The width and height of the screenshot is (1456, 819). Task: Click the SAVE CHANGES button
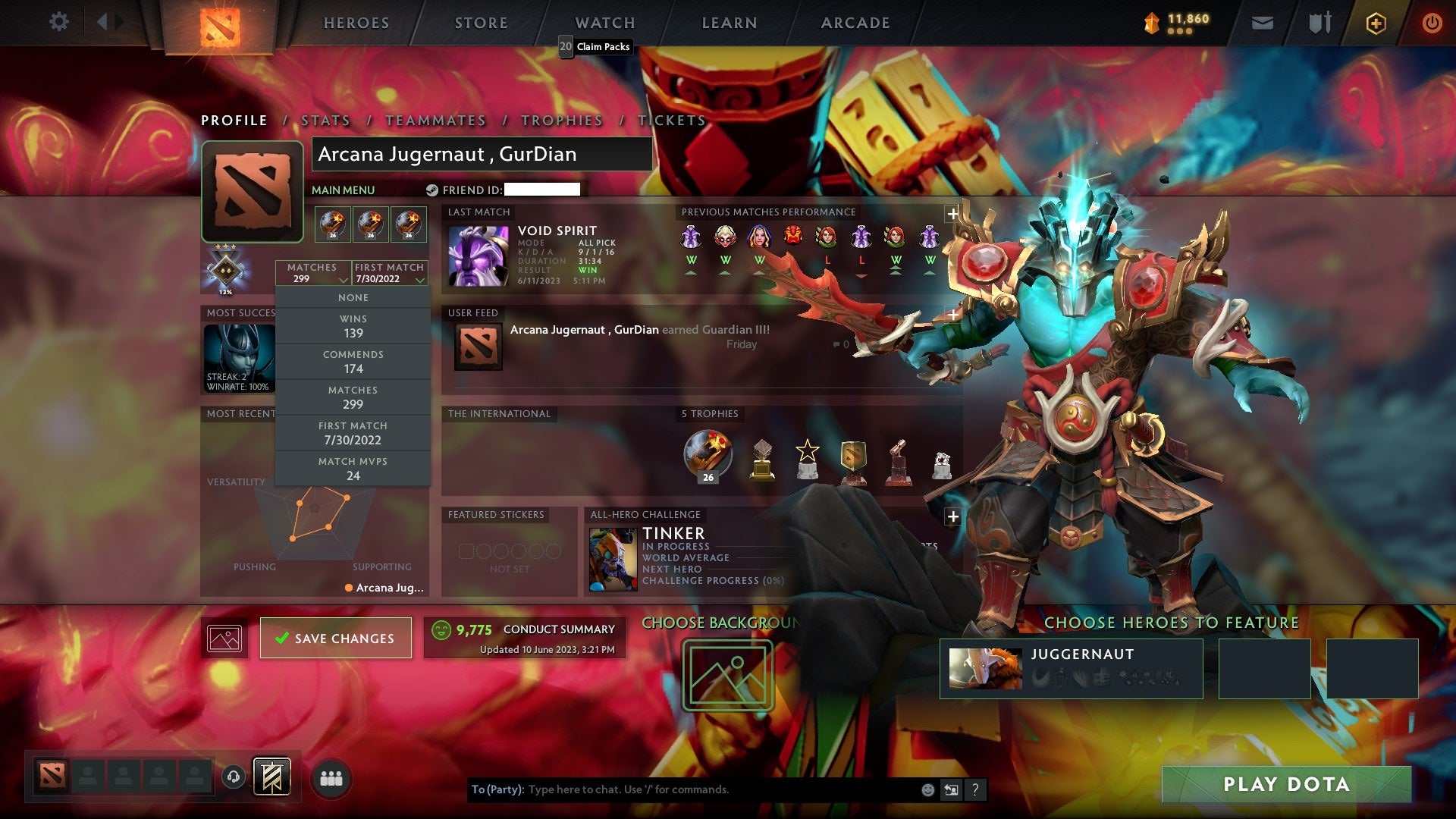(335, 638)
